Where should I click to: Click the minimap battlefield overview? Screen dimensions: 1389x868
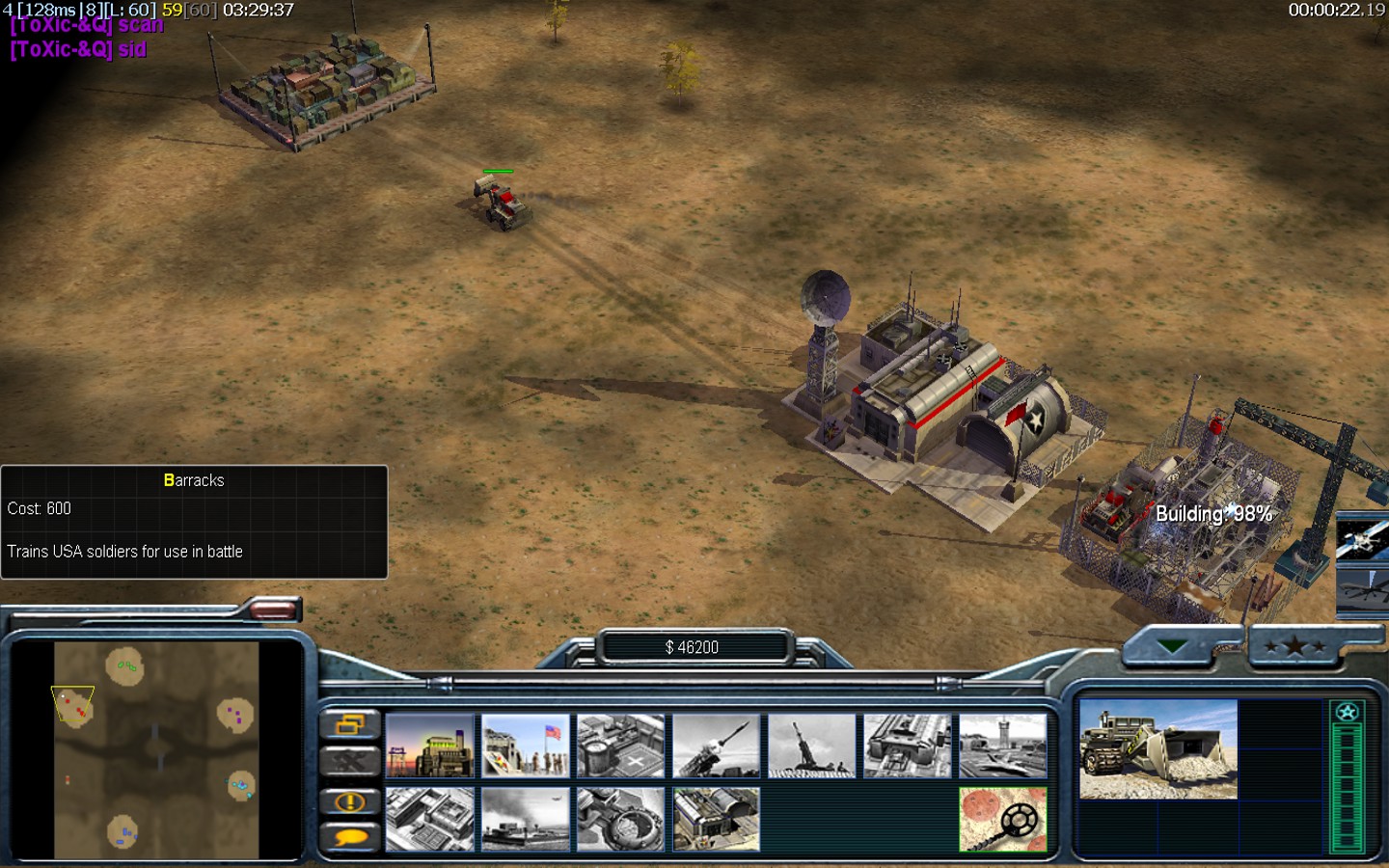[156, 750]
